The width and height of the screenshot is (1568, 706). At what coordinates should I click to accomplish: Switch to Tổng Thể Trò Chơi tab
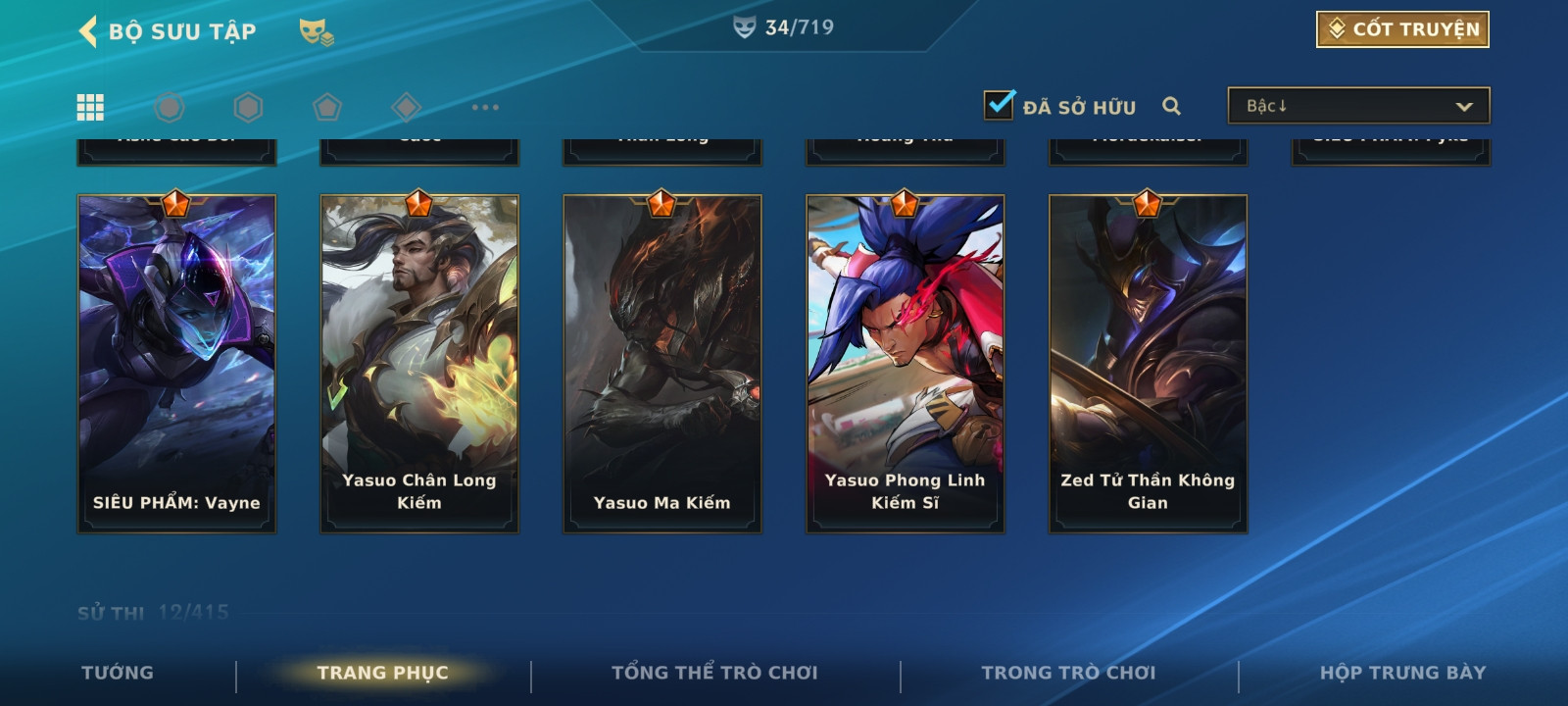tap(714, 673)
